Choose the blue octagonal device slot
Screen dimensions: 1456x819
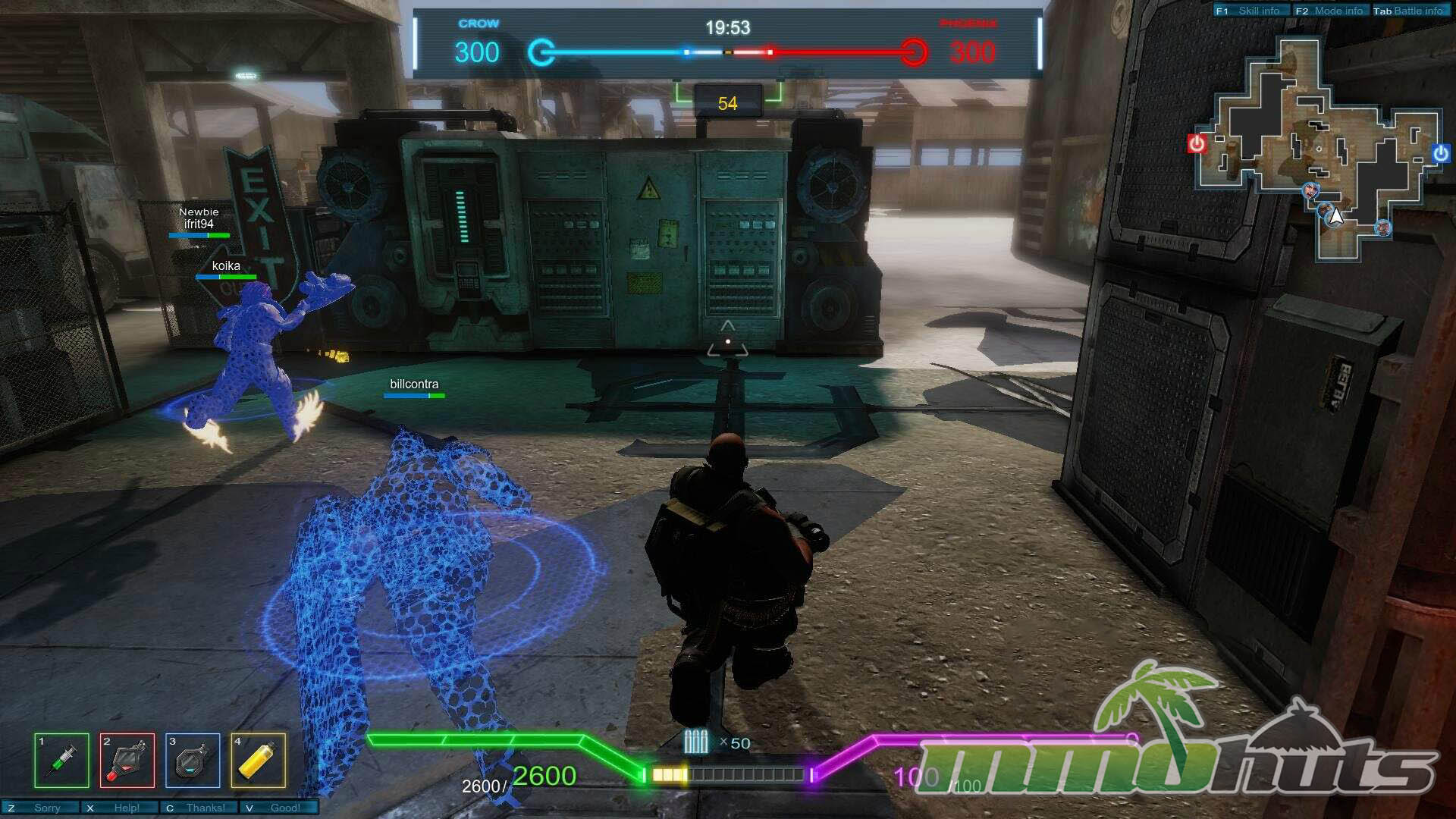coord(193,760)
